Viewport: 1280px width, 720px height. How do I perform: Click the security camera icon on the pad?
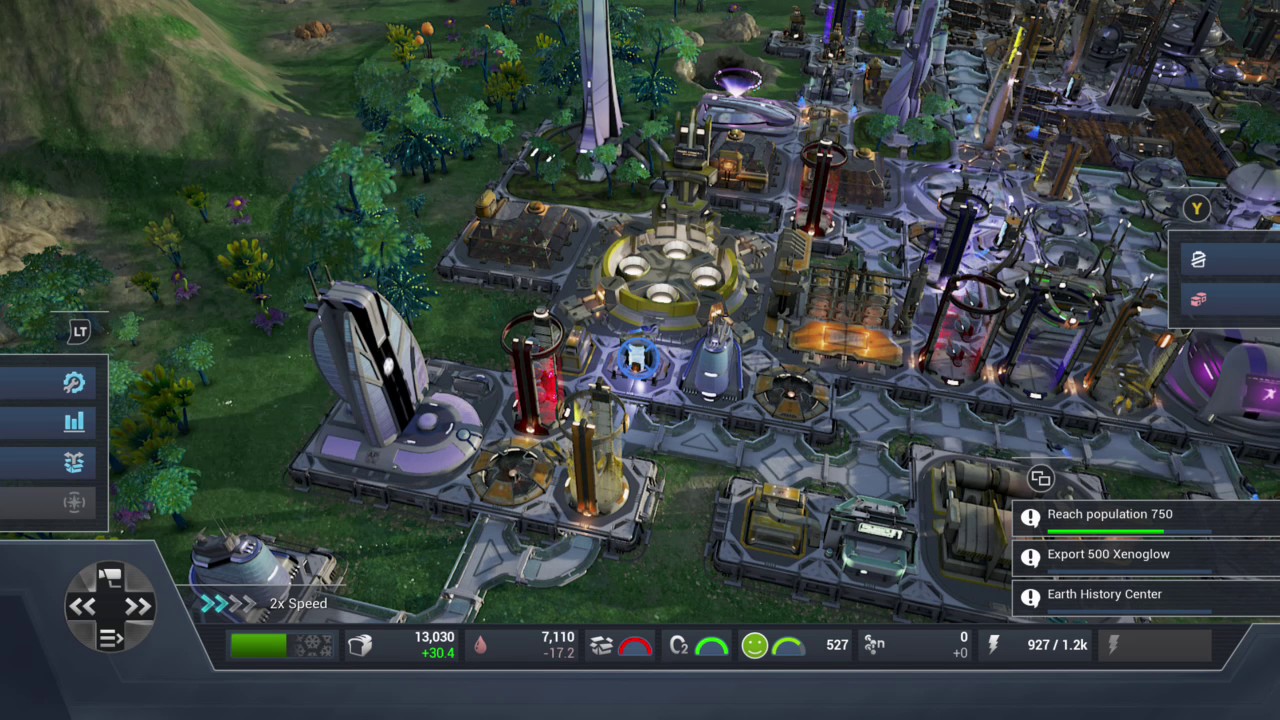(x=110, y=575)
